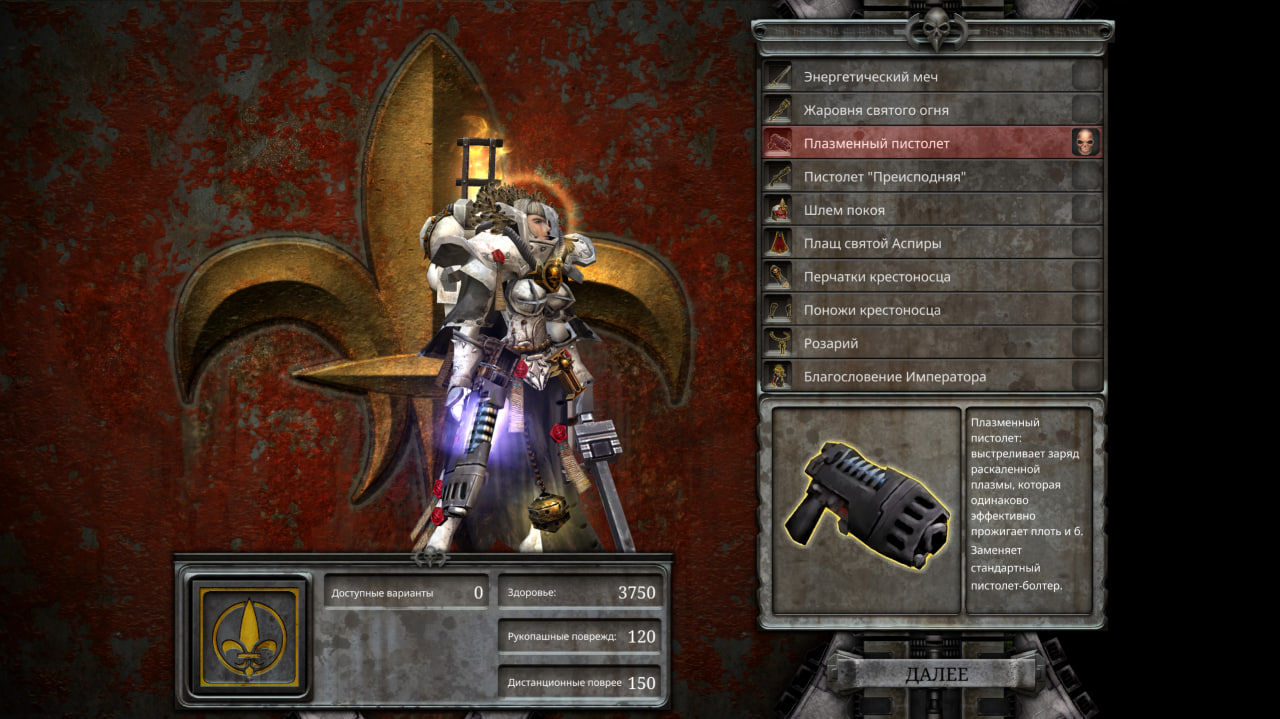Click the ДАЛЕЕ button to continue
The image size is (1280, 719).
click(x=936, y=675)
